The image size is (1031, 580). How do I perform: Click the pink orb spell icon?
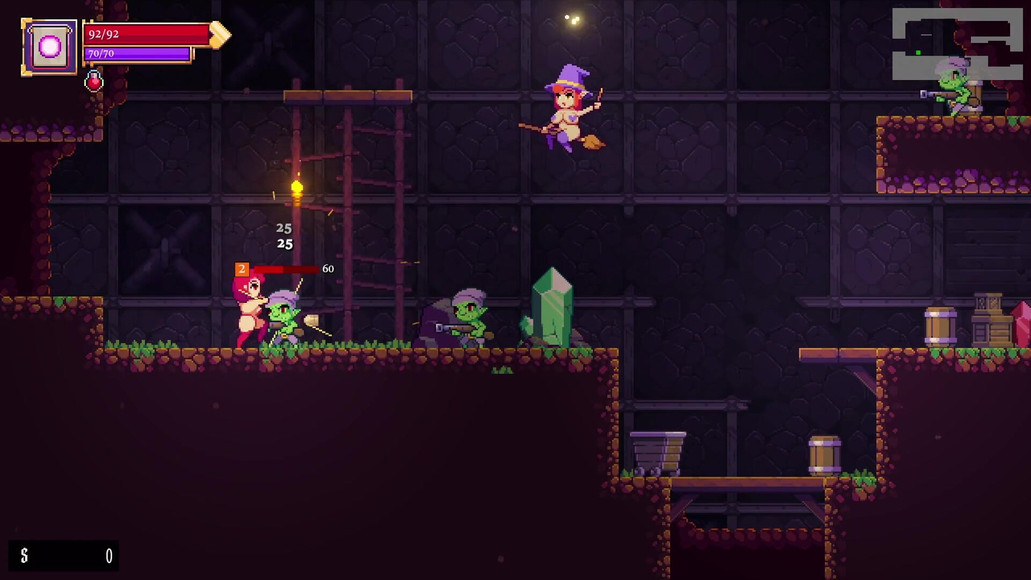[49, 46]
